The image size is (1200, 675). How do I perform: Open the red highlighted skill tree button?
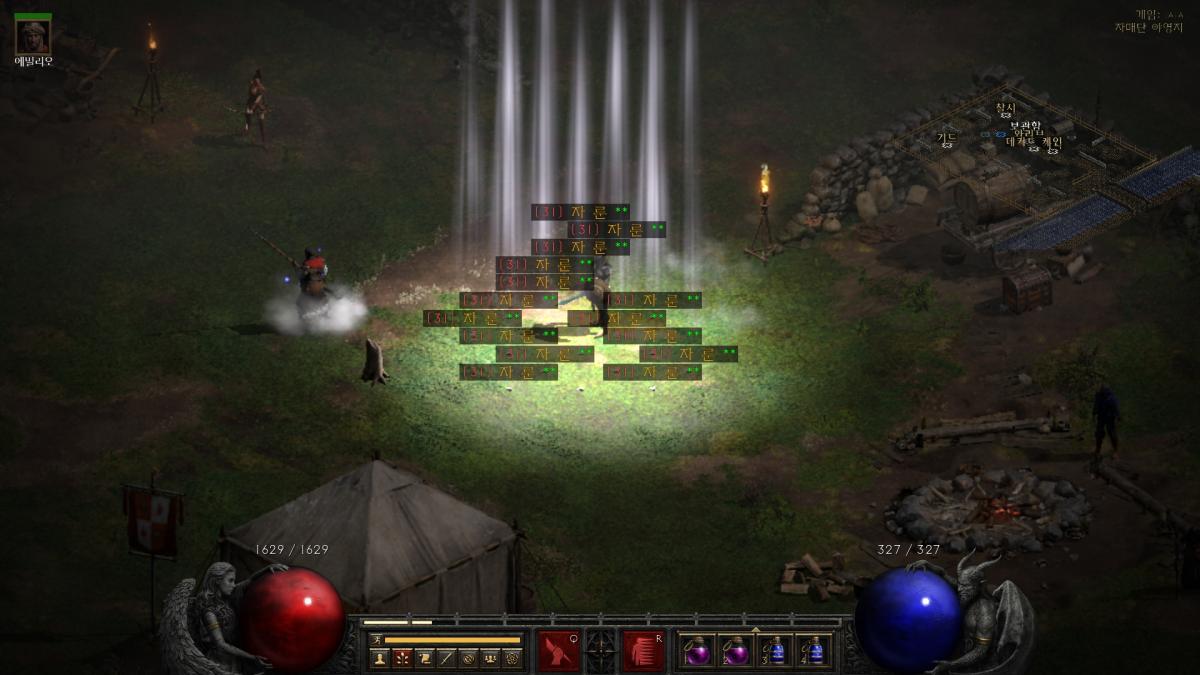point(402,658)
